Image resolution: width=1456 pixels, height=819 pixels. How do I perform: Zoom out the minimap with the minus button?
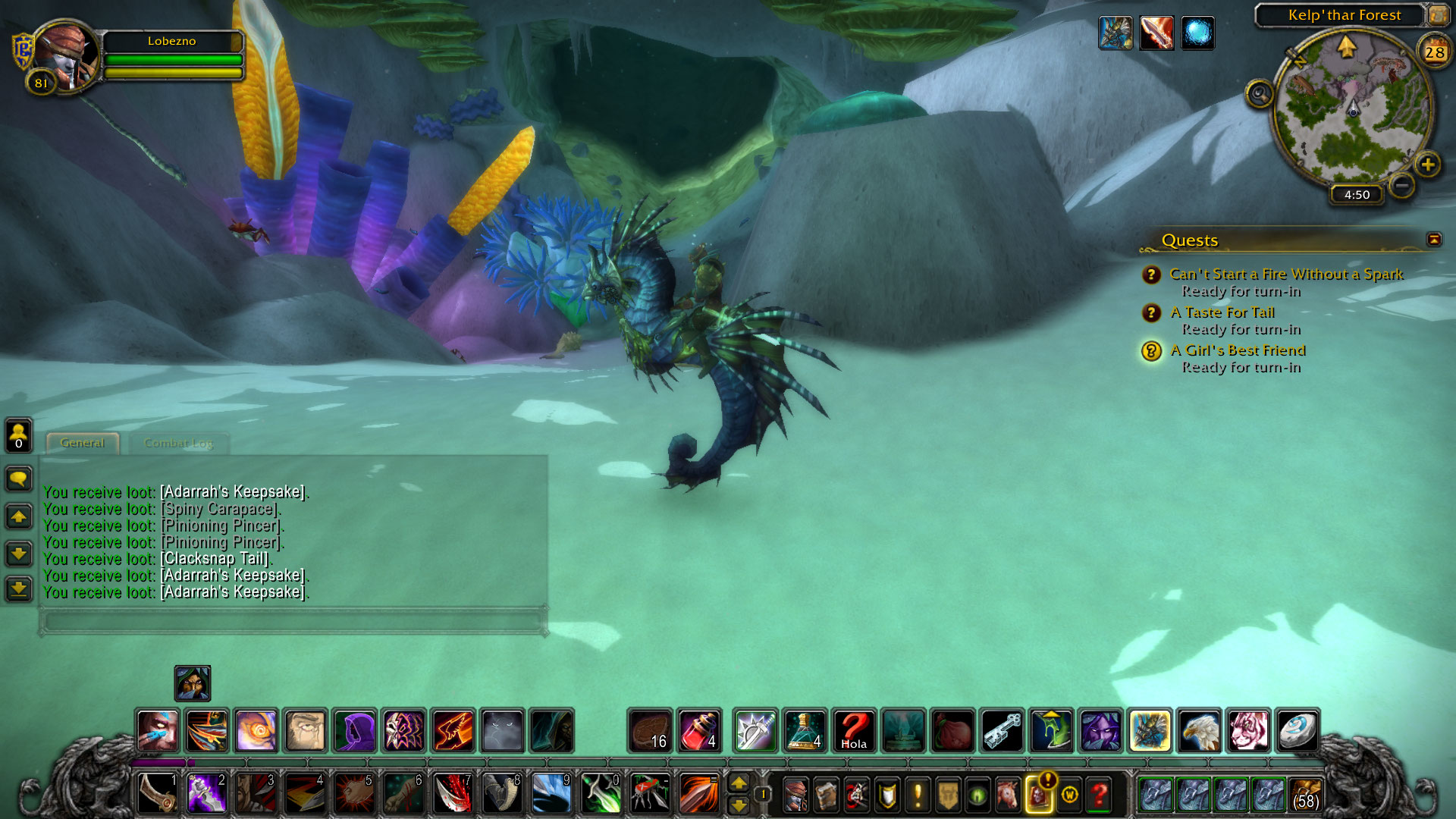tap(1402, 185)
